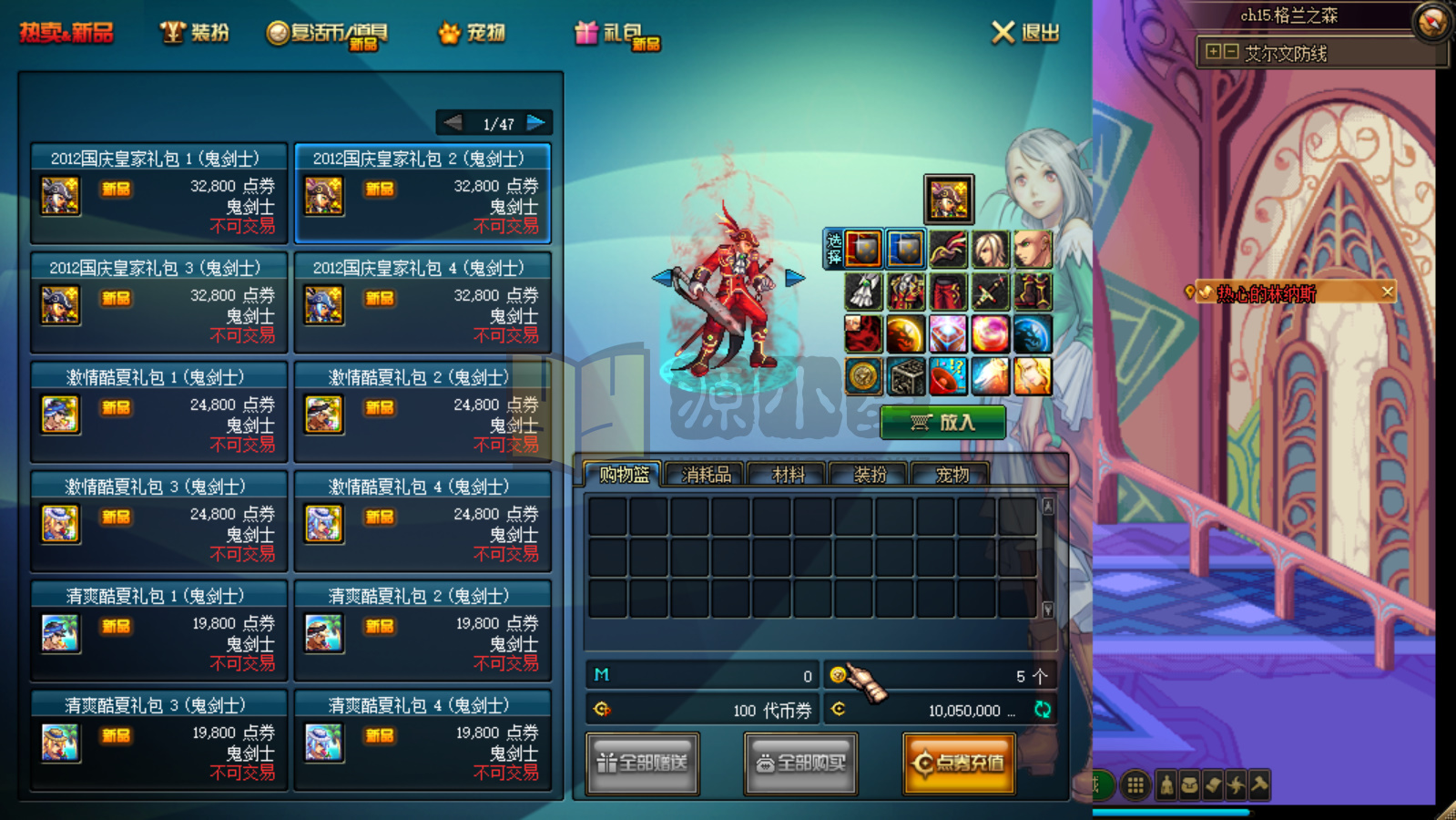Open the 宠物 shop menu at the top
Viewport: 1456px width, 820px height.
[470, 31]
